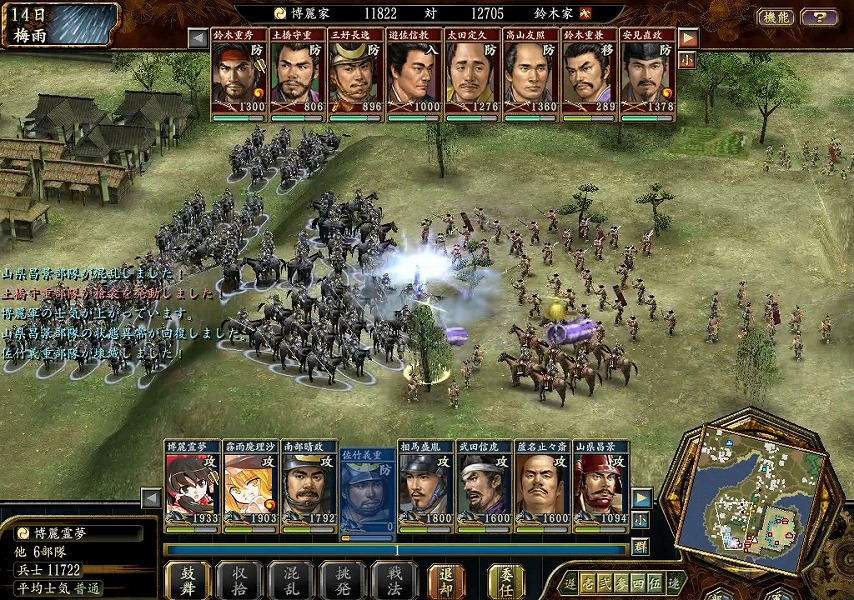Issue the 挑発 command
This screenshot has width=854, height=600.
point(343,580)
